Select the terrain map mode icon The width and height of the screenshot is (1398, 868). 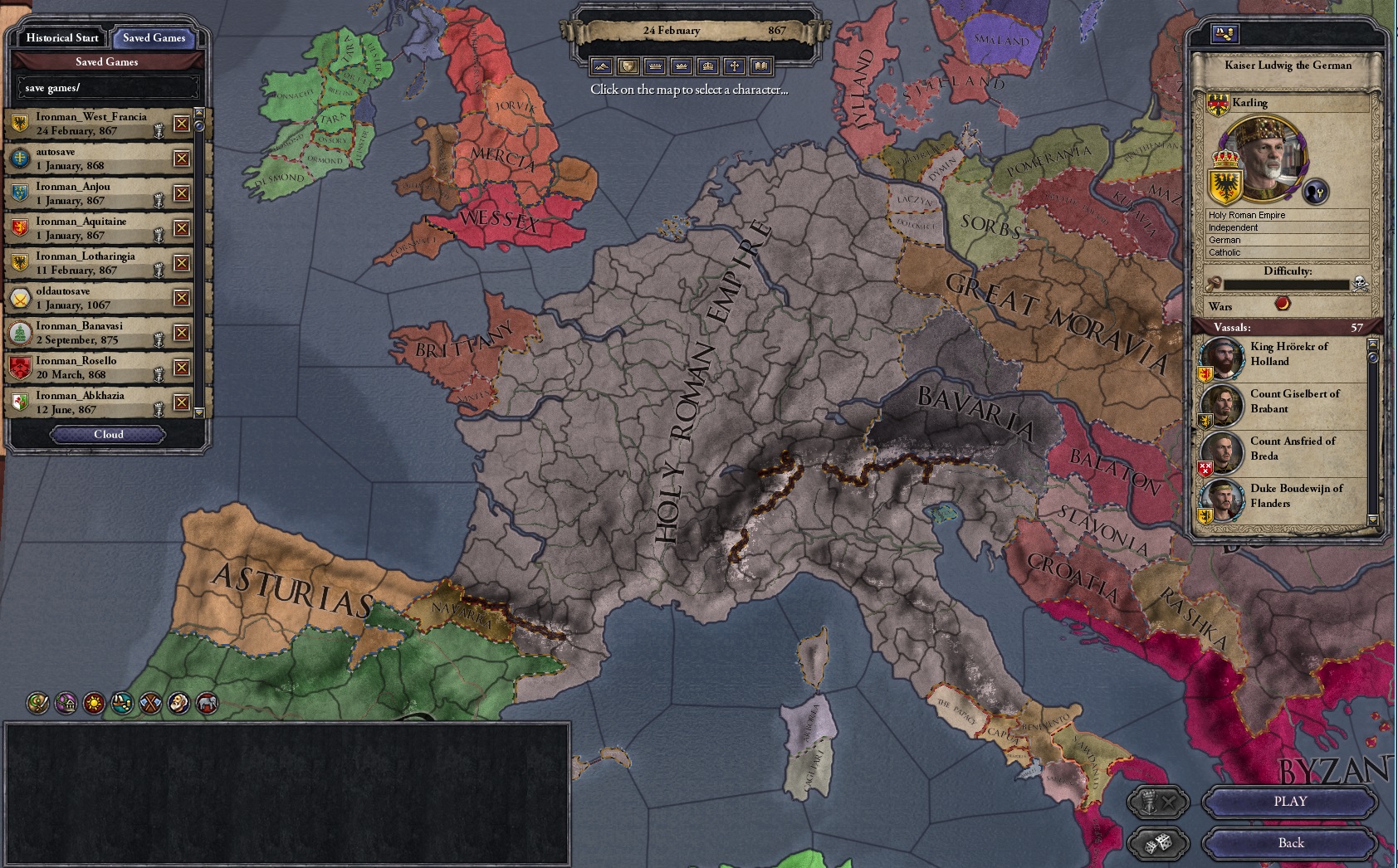pos(599,66)
